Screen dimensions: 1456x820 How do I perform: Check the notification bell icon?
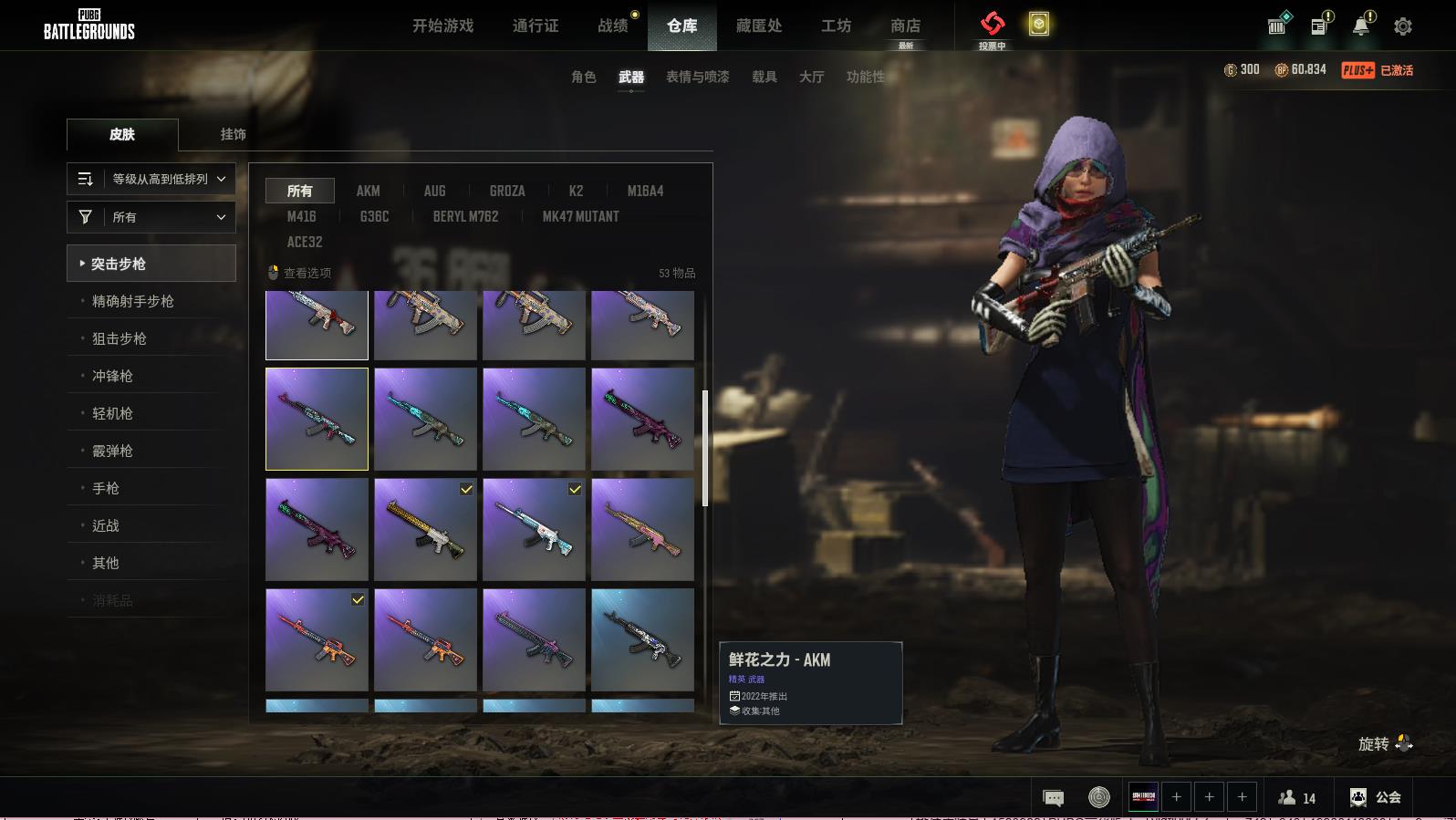pyautogui.click(x=1361, y=26)
